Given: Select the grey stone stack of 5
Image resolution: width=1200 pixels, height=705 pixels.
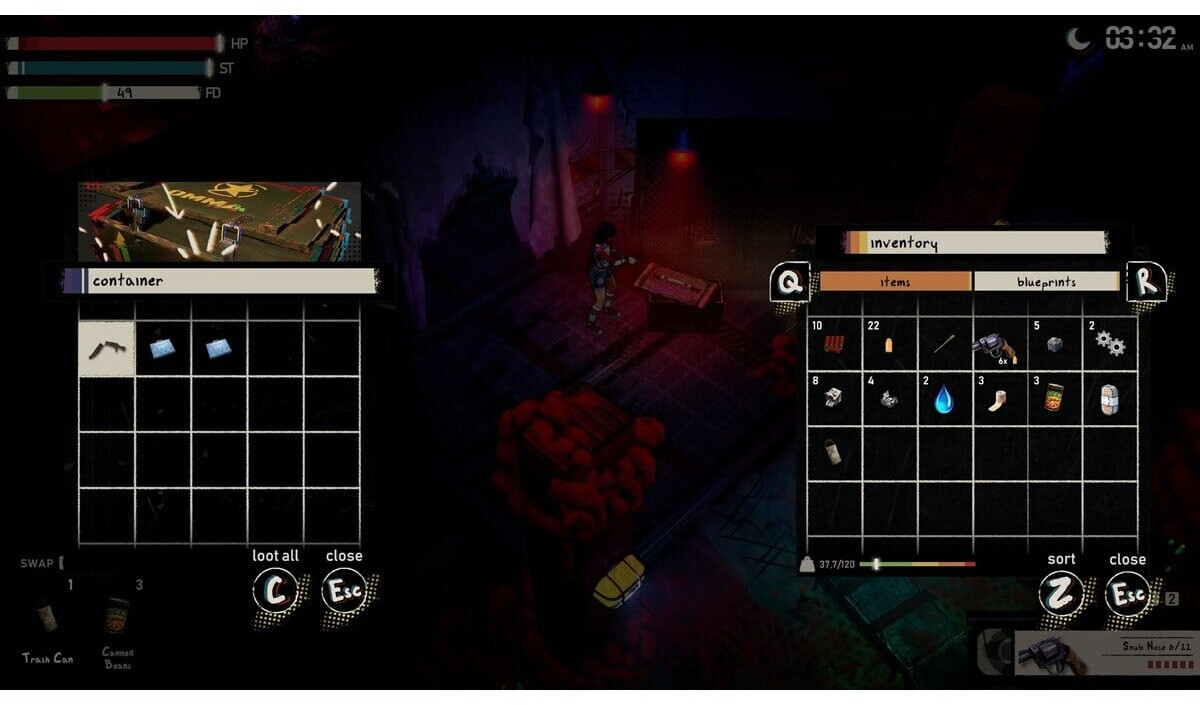Looking at the screenshot, I should 1054,346.
